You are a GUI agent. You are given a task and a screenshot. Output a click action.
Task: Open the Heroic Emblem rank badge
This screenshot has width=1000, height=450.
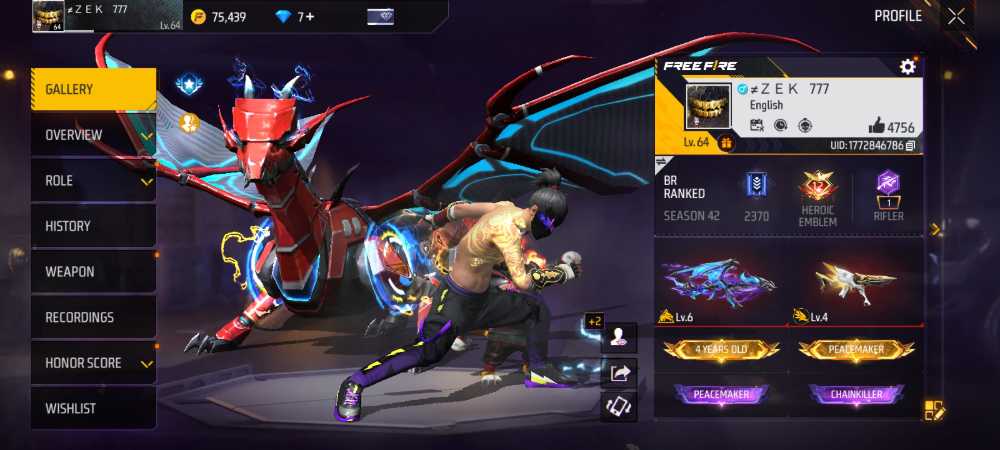[818, 195]
